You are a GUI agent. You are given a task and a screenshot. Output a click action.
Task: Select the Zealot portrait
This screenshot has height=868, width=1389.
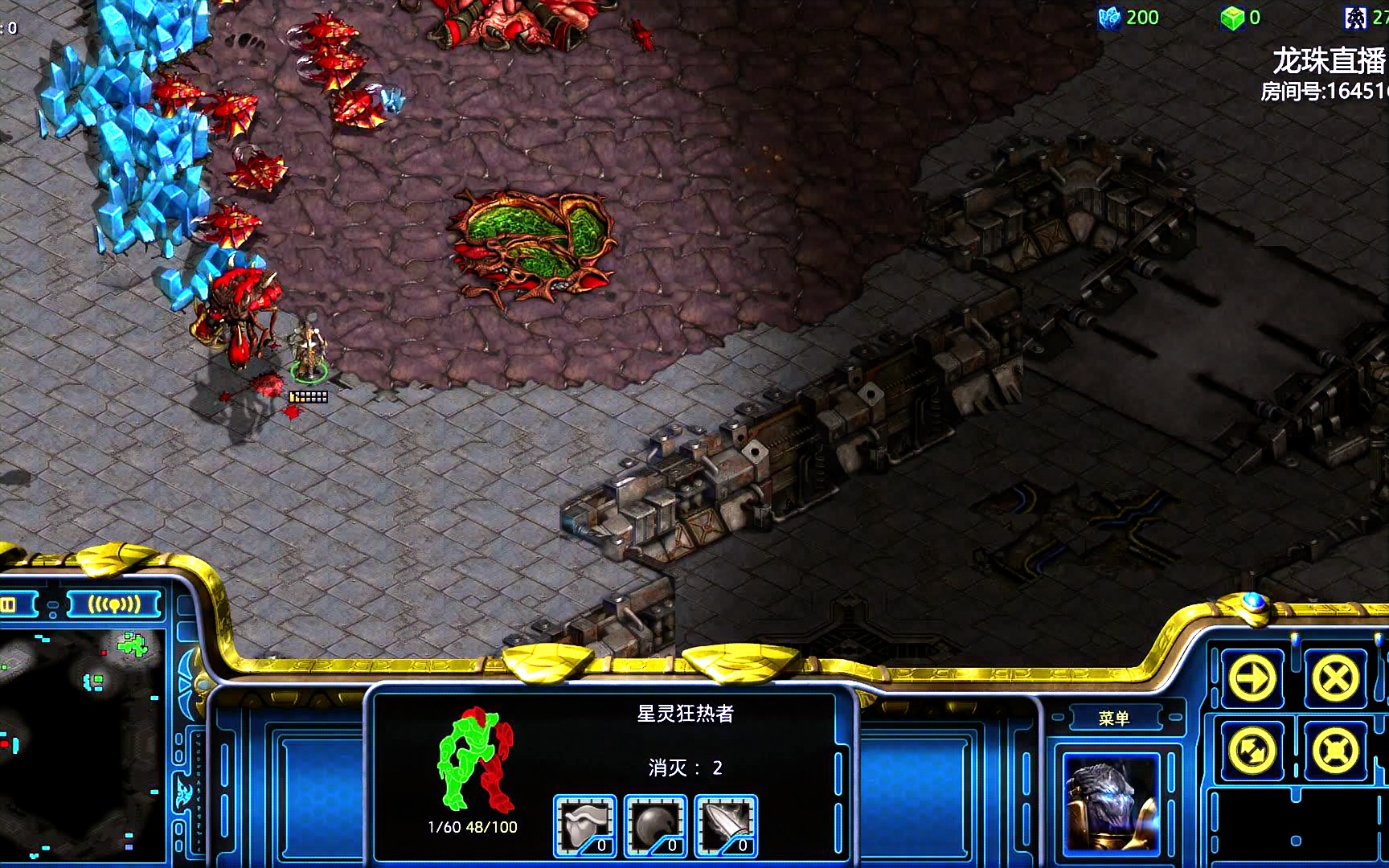[1112, 802]
